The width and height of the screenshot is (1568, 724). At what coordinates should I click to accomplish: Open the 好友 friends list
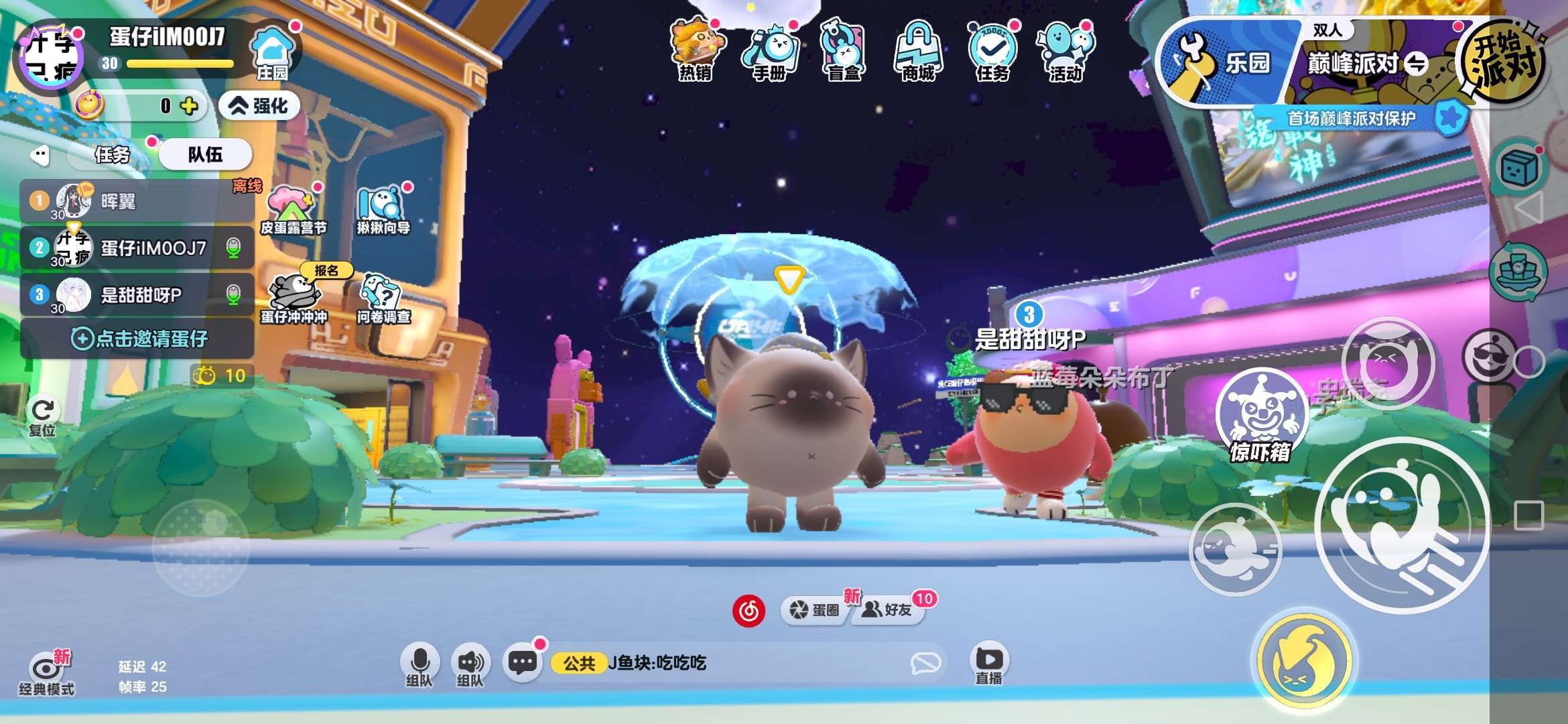(889, 609)
